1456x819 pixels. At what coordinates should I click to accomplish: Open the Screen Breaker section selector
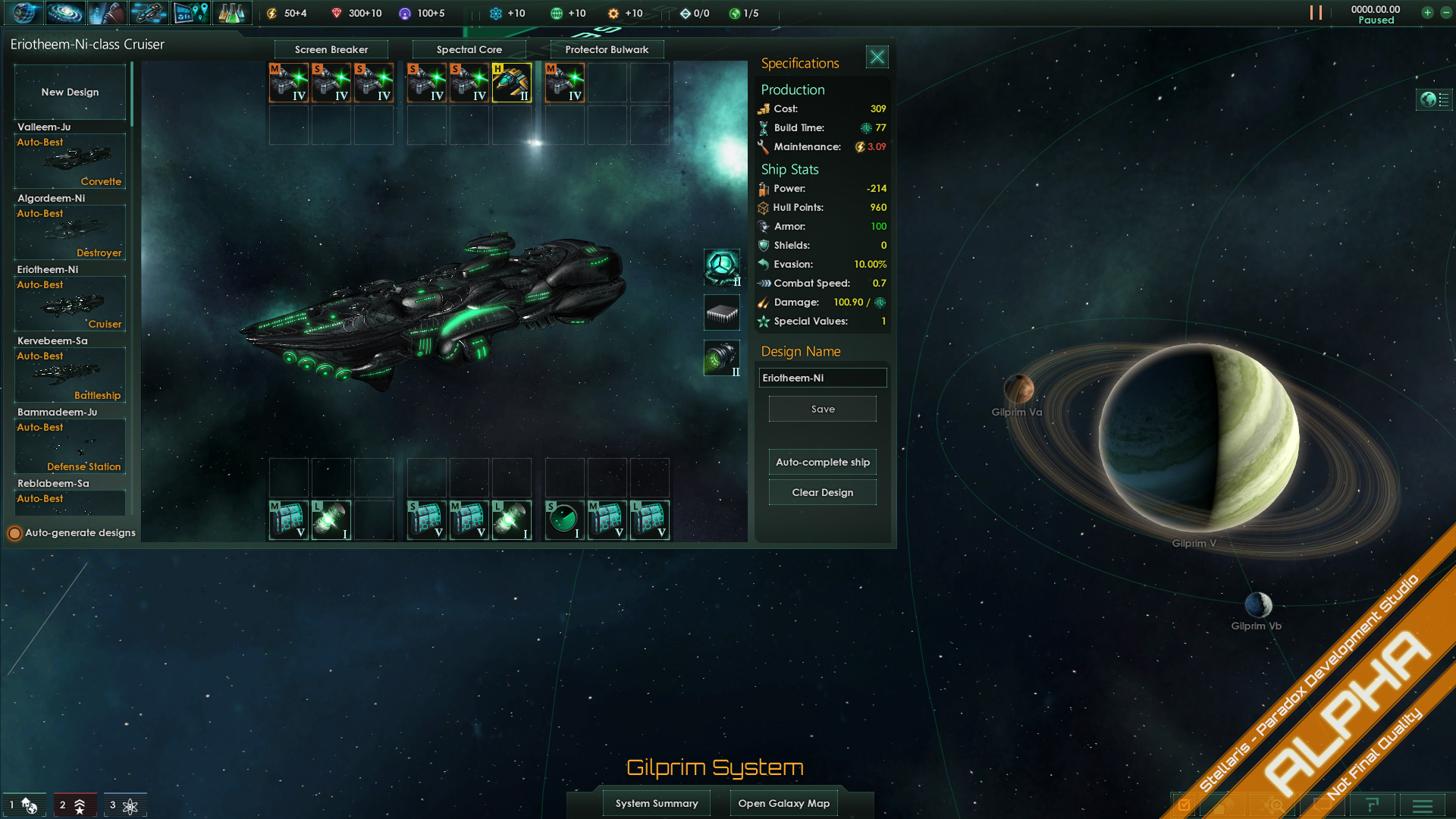point(331,50)
